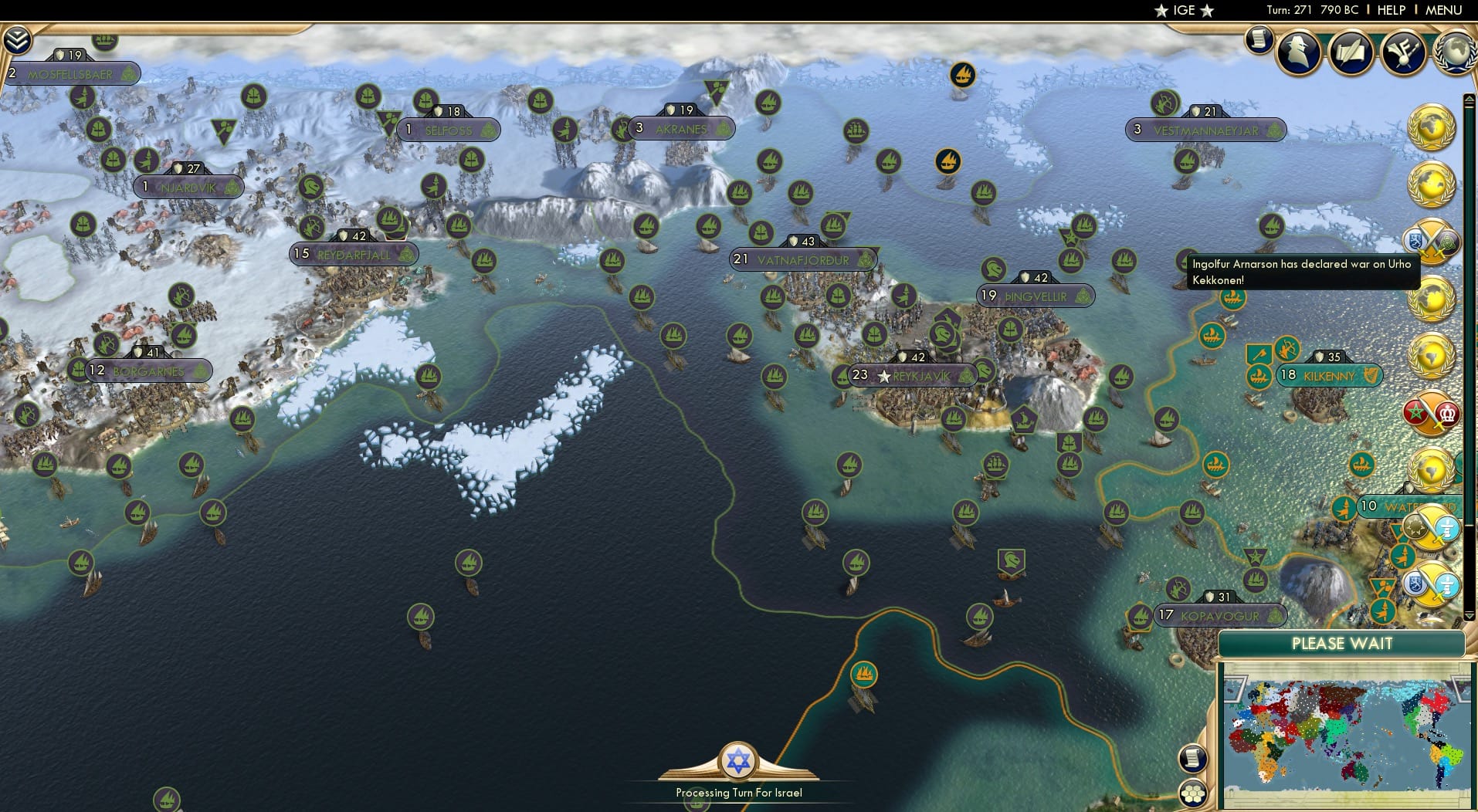1478x812 pixels.
Task: Open the Notification Log scroll icon top right
Action: tap(1259, 41)
